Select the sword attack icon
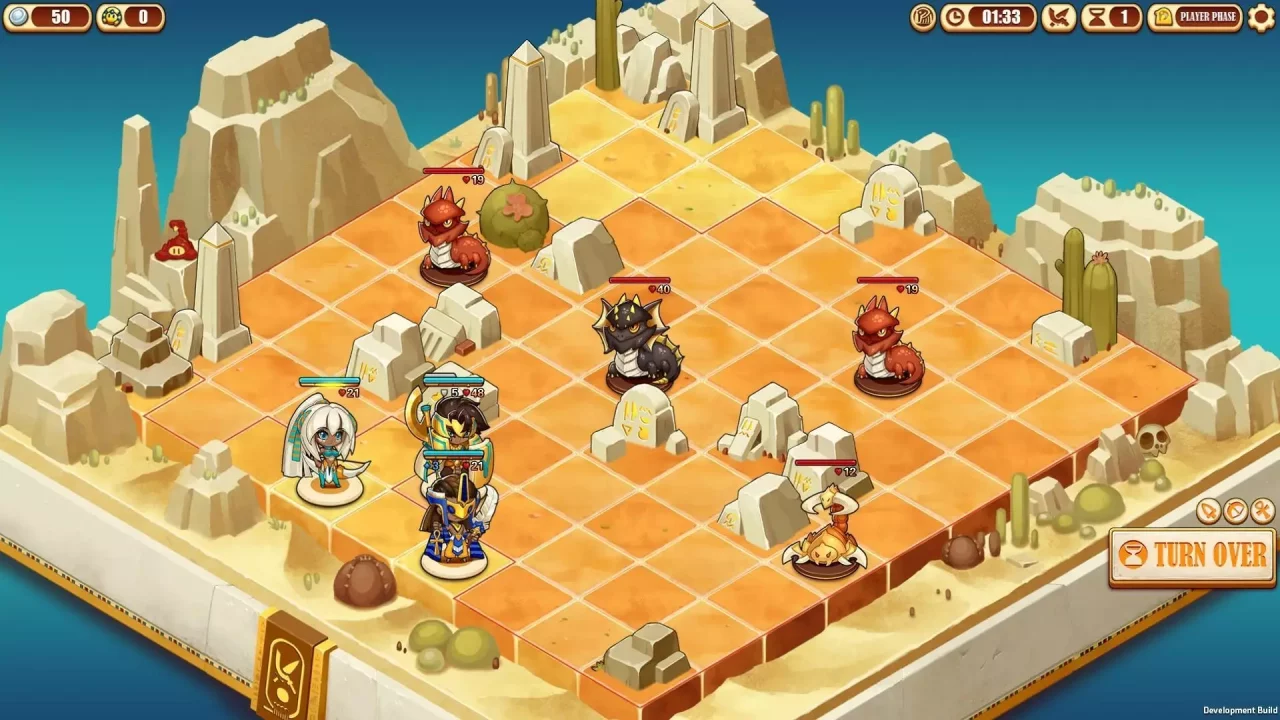This screenshot has height=720, width=1280. point(1206,510)
